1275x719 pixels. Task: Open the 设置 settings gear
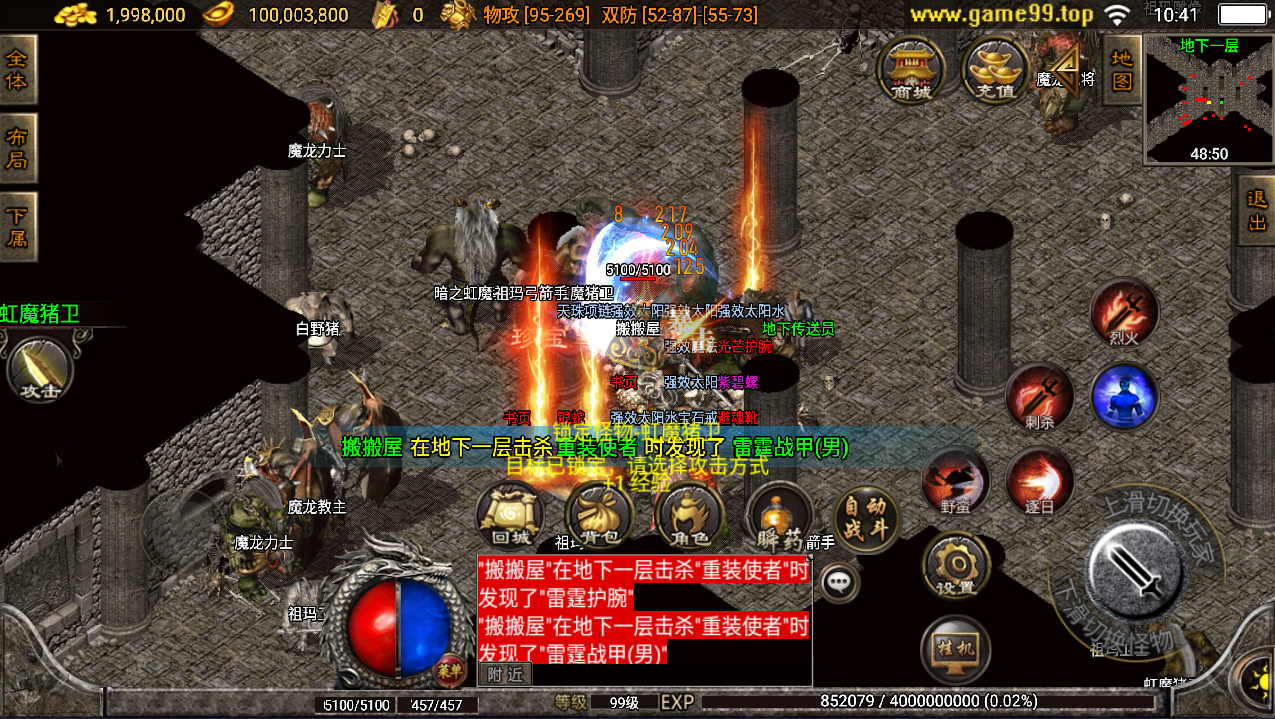pyautogui.click(x=955, y=565)
